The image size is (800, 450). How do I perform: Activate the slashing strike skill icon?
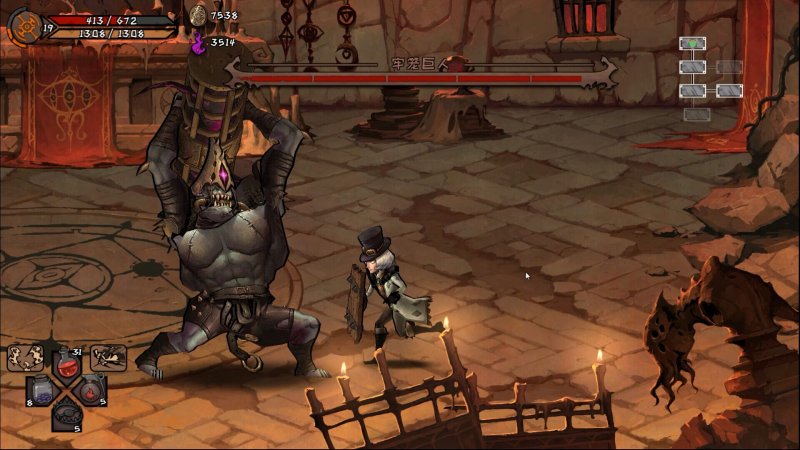pyautogui.click(x=108, y=357)
